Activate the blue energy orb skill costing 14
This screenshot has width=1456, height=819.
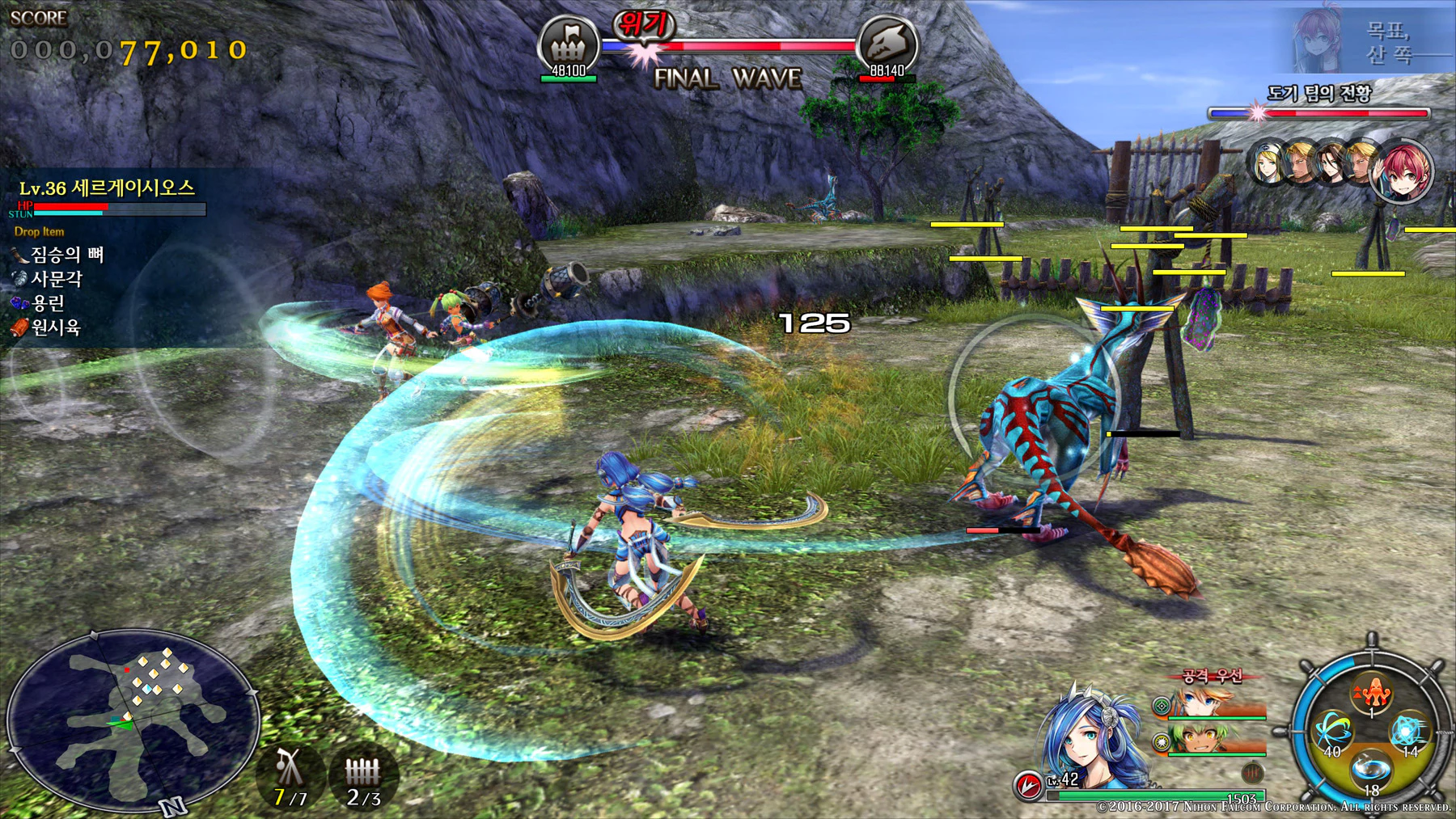tap(1407, 731)
